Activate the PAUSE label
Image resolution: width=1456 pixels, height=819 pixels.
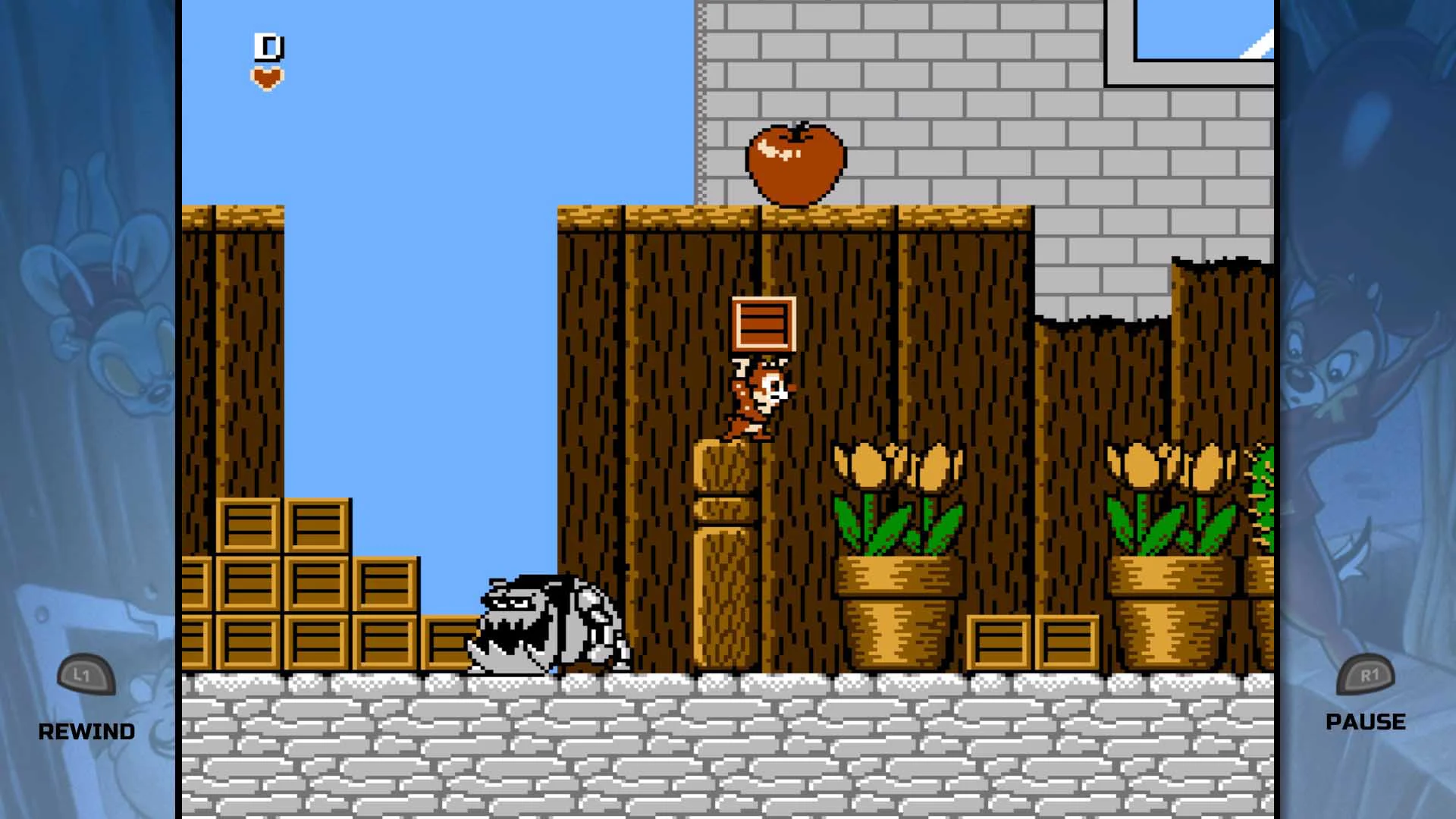1365,721
